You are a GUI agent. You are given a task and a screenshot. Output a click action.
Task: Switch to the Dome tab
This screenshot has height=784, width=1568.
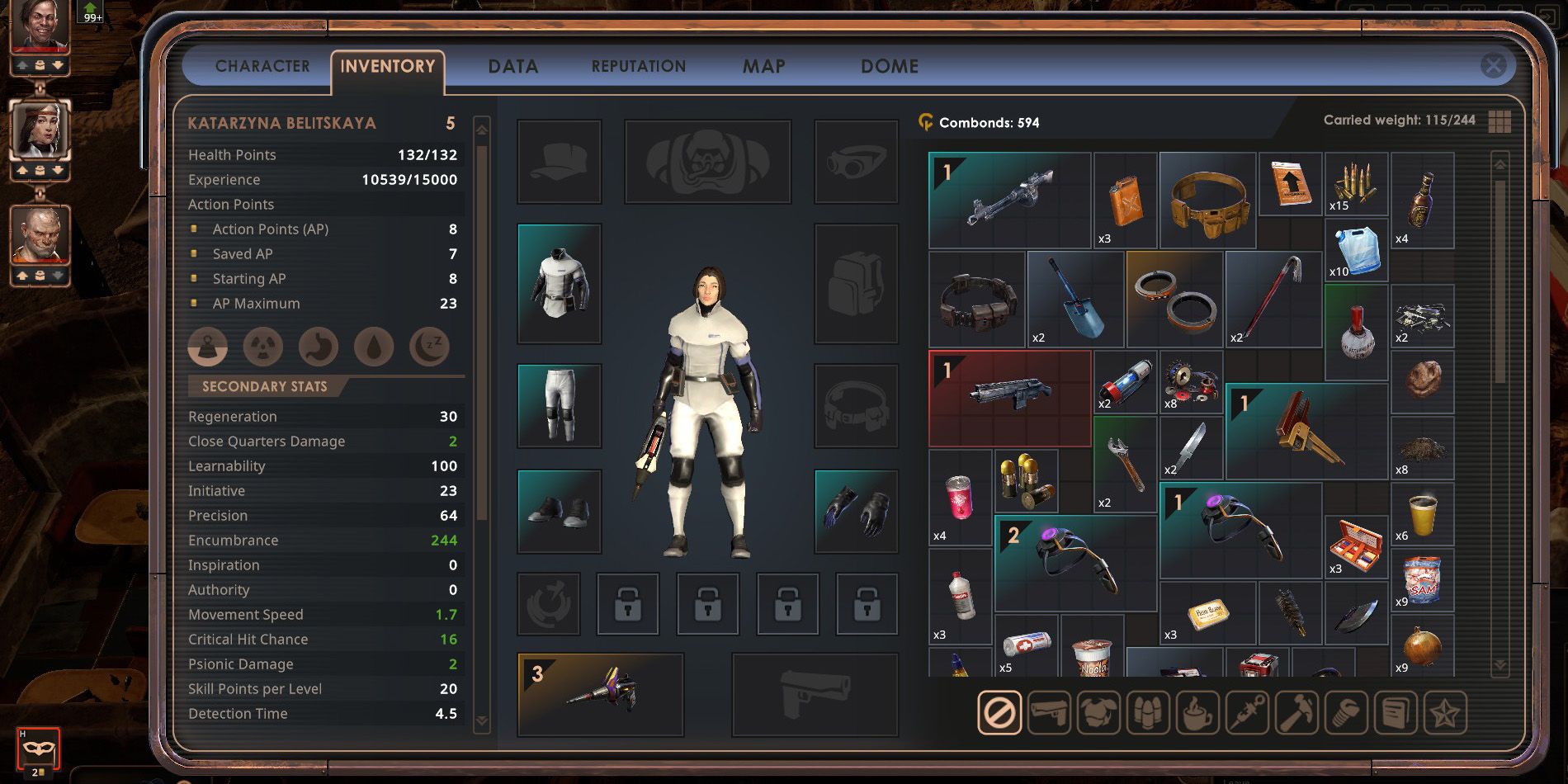pos(889,66)
